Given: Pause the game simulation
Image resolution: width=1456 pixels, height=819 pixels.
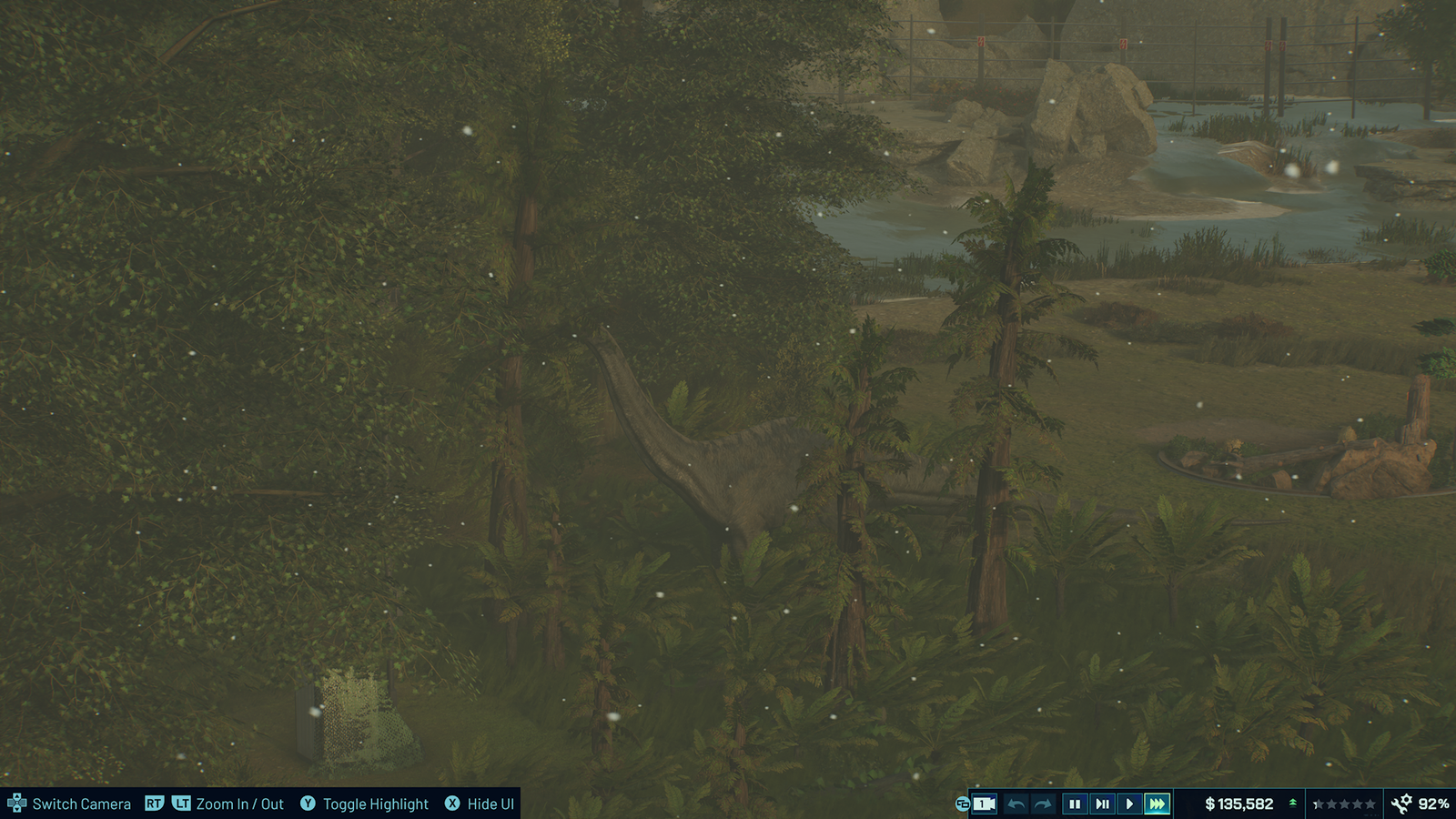Looking at the screenshot, I should (1075, 804).
